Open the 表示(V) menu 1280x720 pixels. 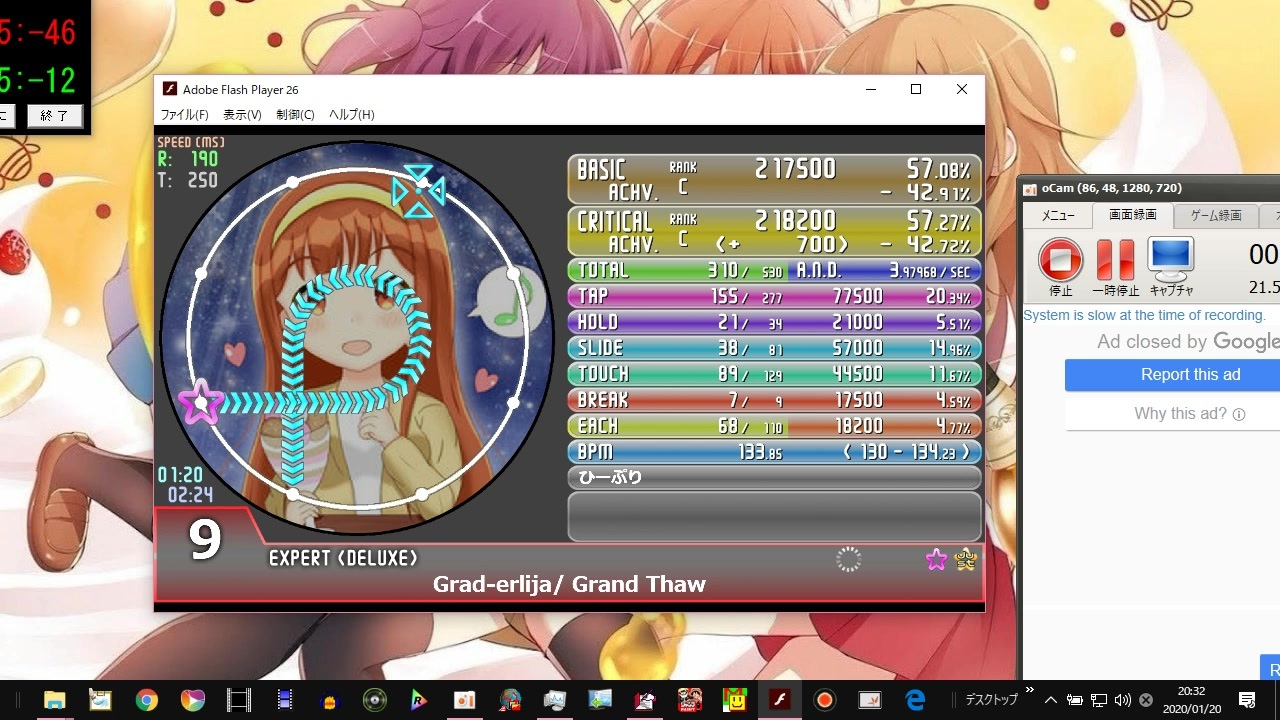tap(242, 114)
